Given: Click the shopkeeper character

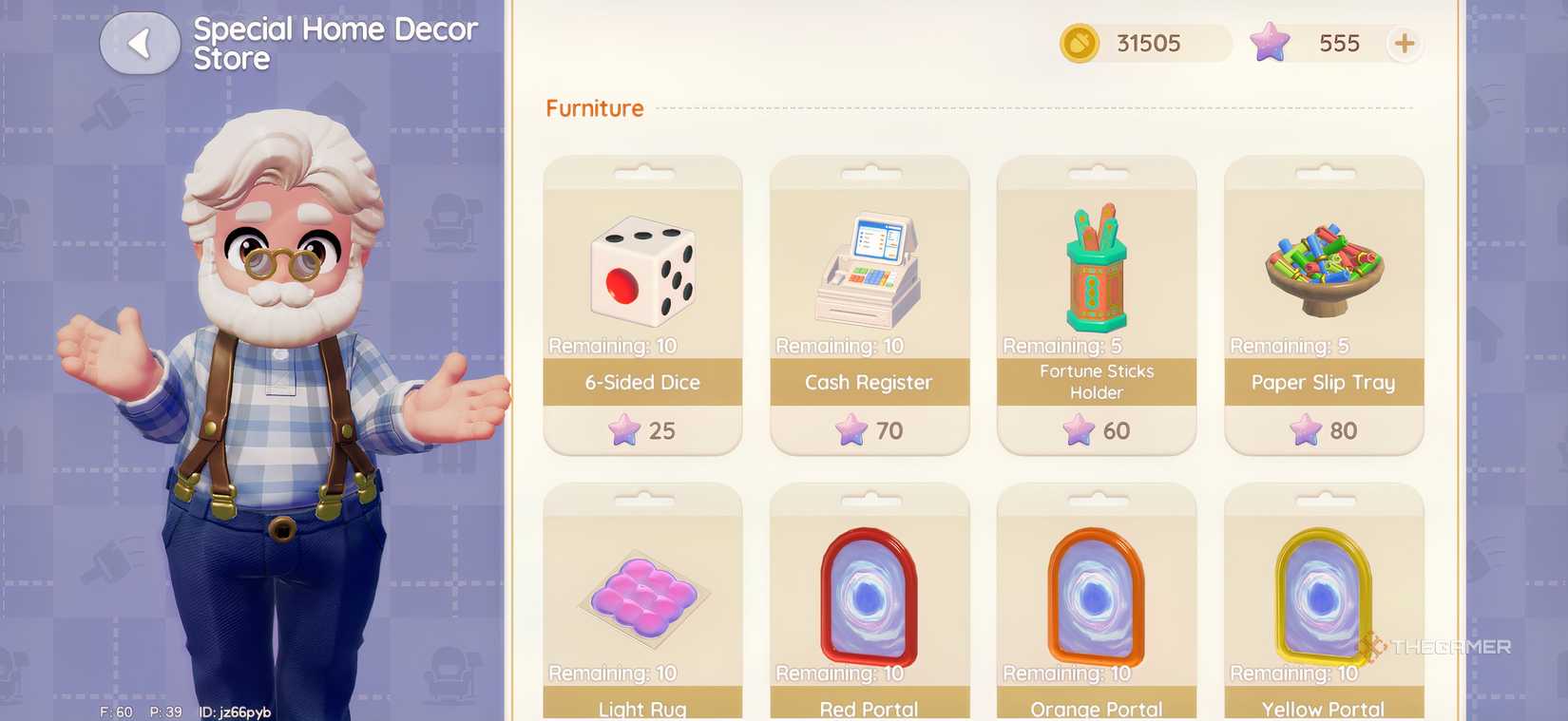Looking at the screenshot, I should [276, 380].
